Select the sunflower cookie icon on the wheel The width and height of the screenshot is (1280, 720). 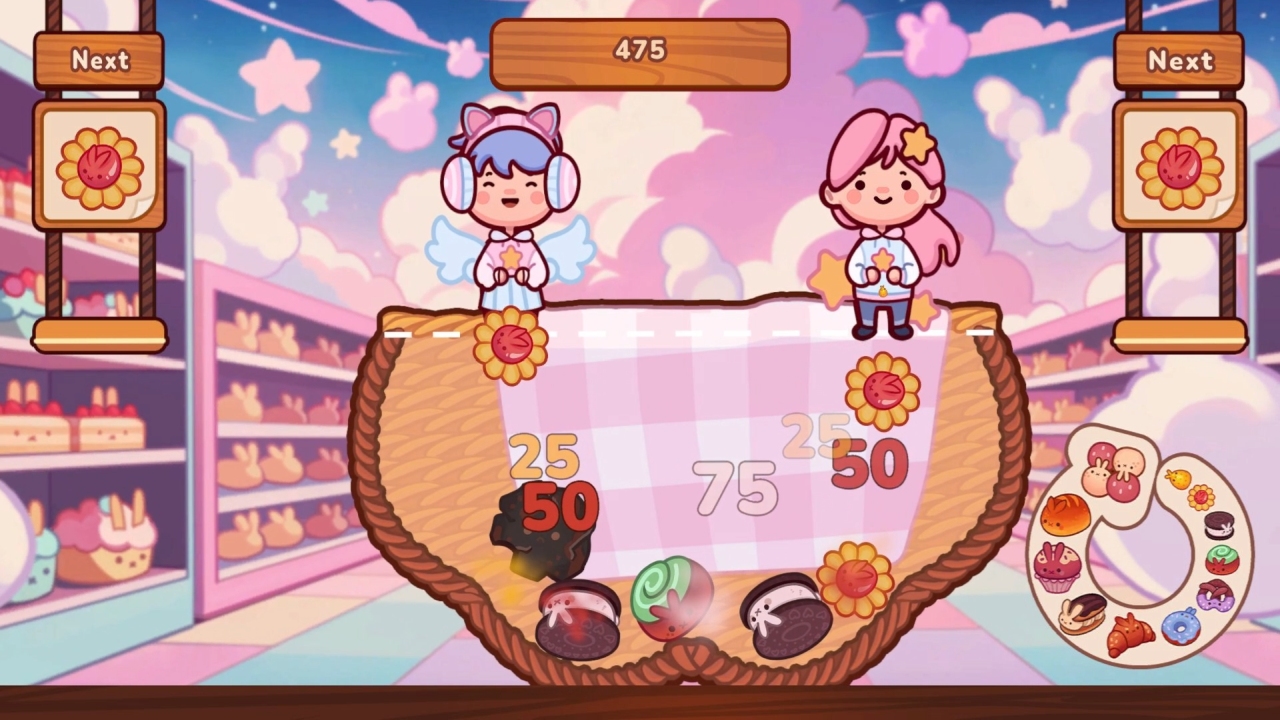[1201, 497]
